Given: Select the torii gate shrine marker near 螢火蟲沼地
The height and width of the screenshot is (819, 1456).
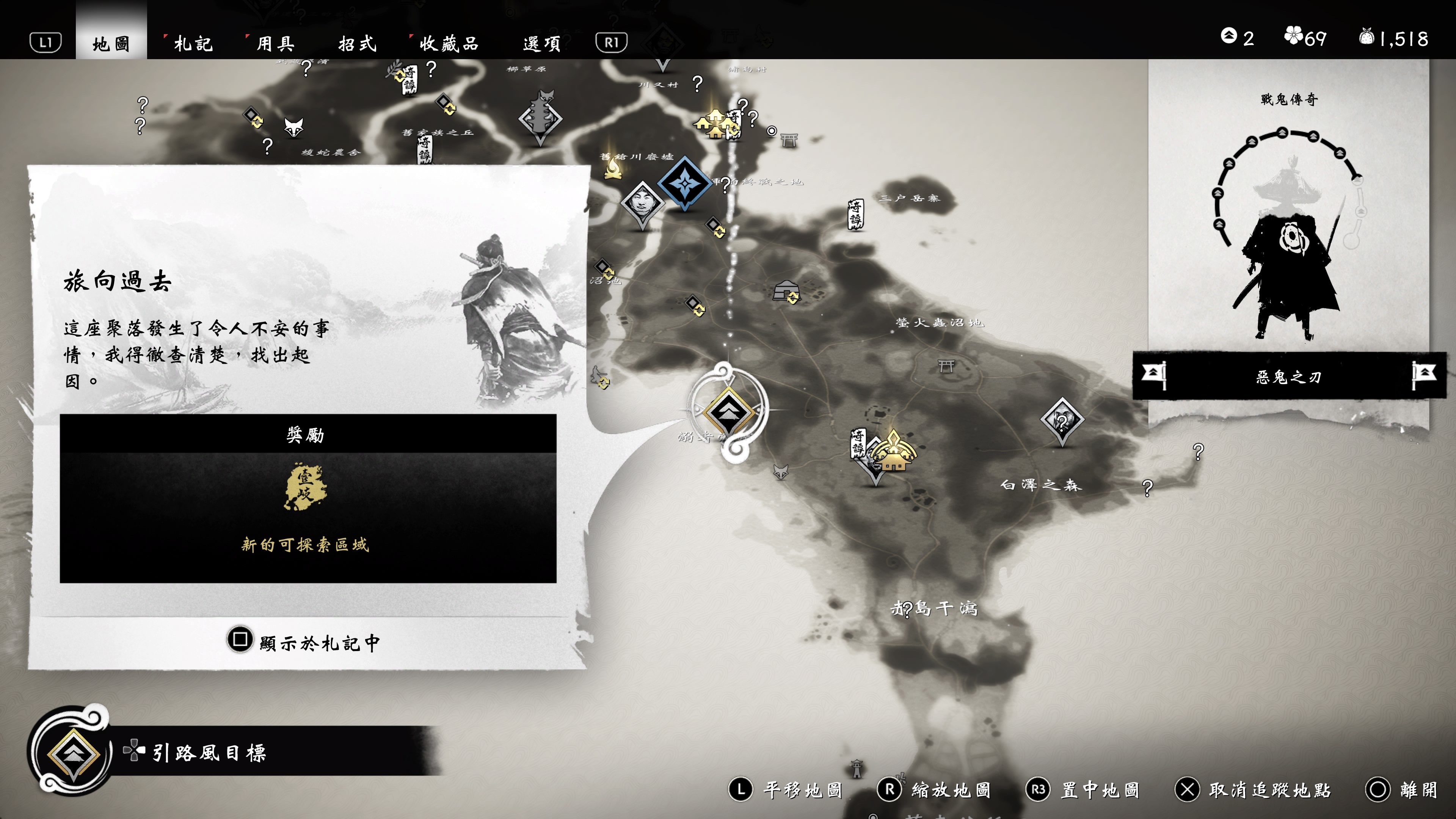Looking at the screenshot, I should pyautogui.click(x=946, y=366).
